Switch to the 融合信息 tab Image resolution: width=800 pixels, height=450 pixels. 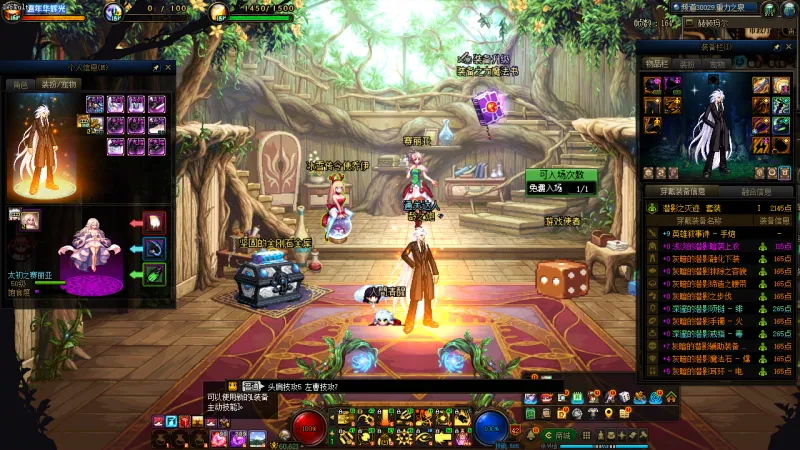click(756, 192)
